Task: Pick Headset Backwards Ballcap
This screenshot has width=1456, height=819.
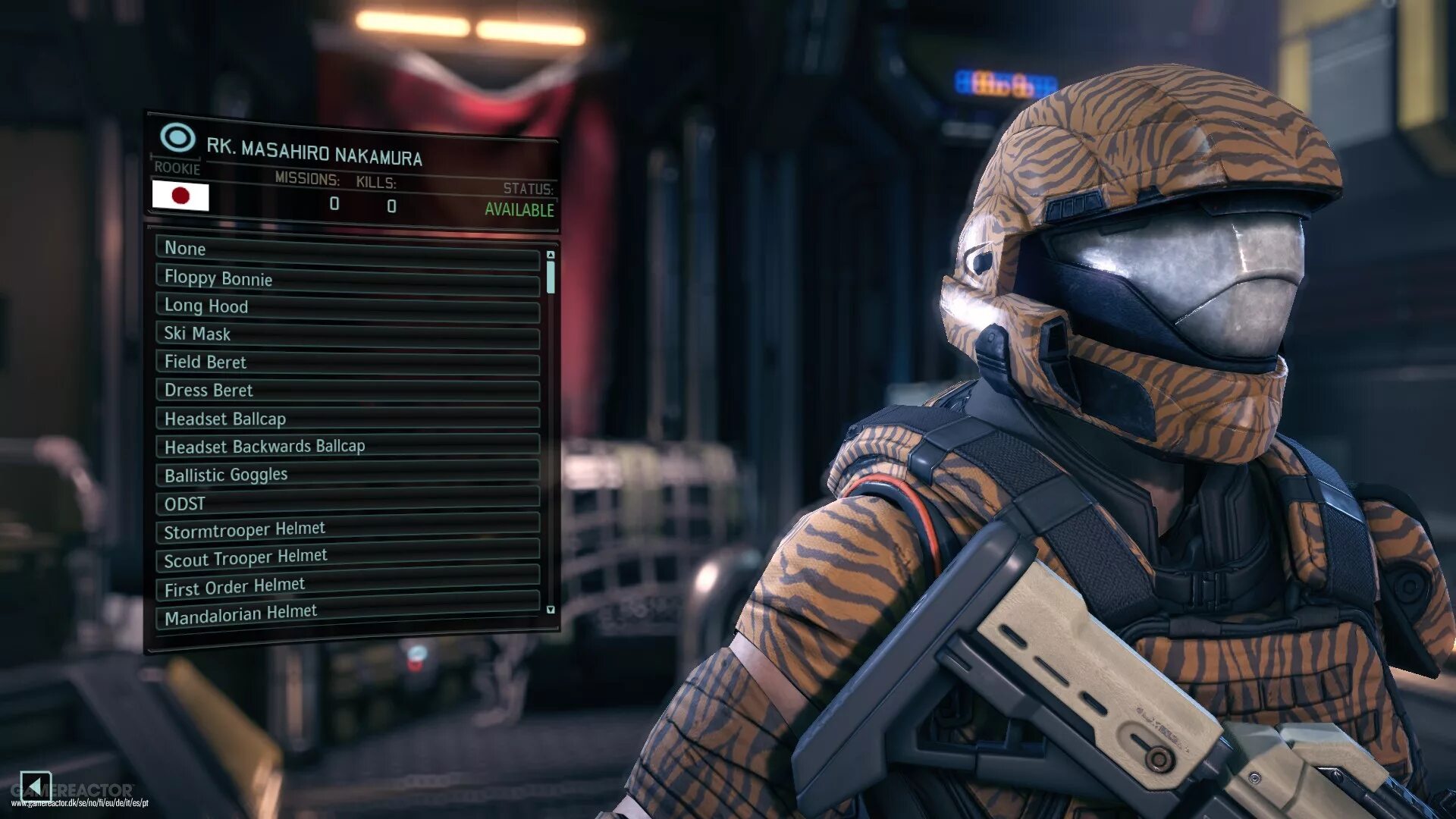Action: [x=347, y=447]
